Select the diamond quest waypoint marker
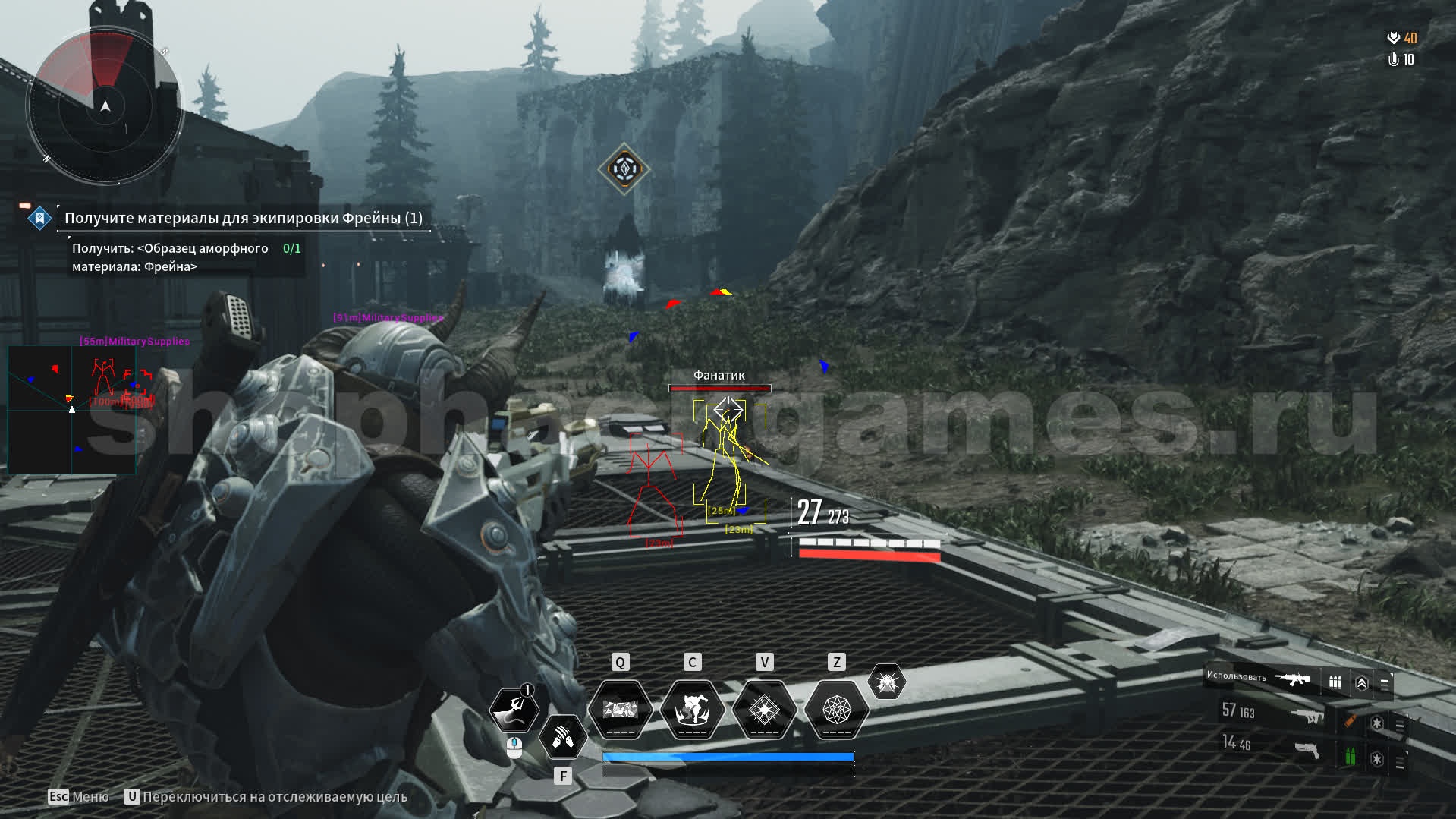Viewport: 1456px width, 819px height. (x=624, y=169)
